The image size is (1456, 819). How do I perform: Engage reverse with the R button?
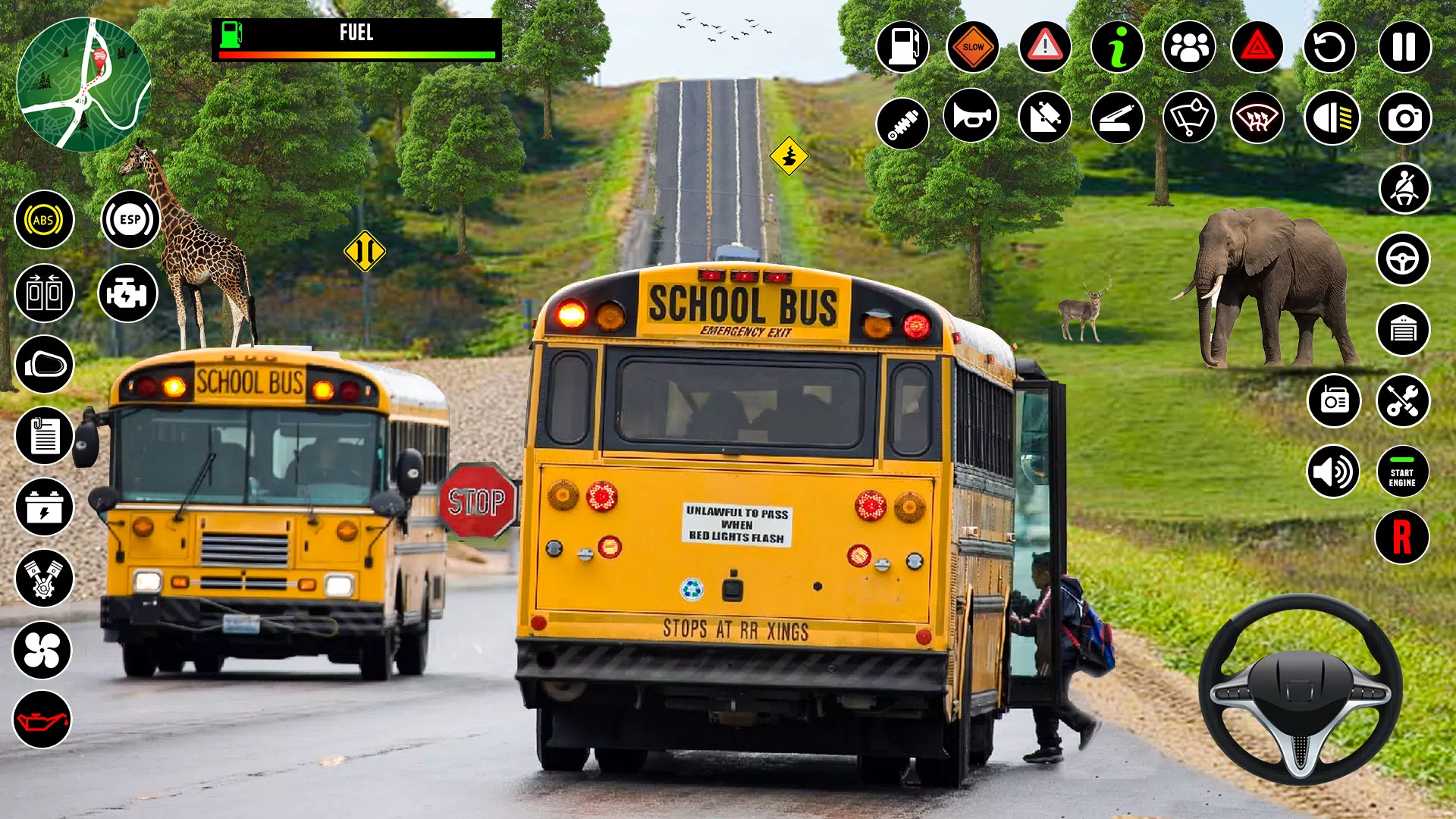tap(1401, 536)
